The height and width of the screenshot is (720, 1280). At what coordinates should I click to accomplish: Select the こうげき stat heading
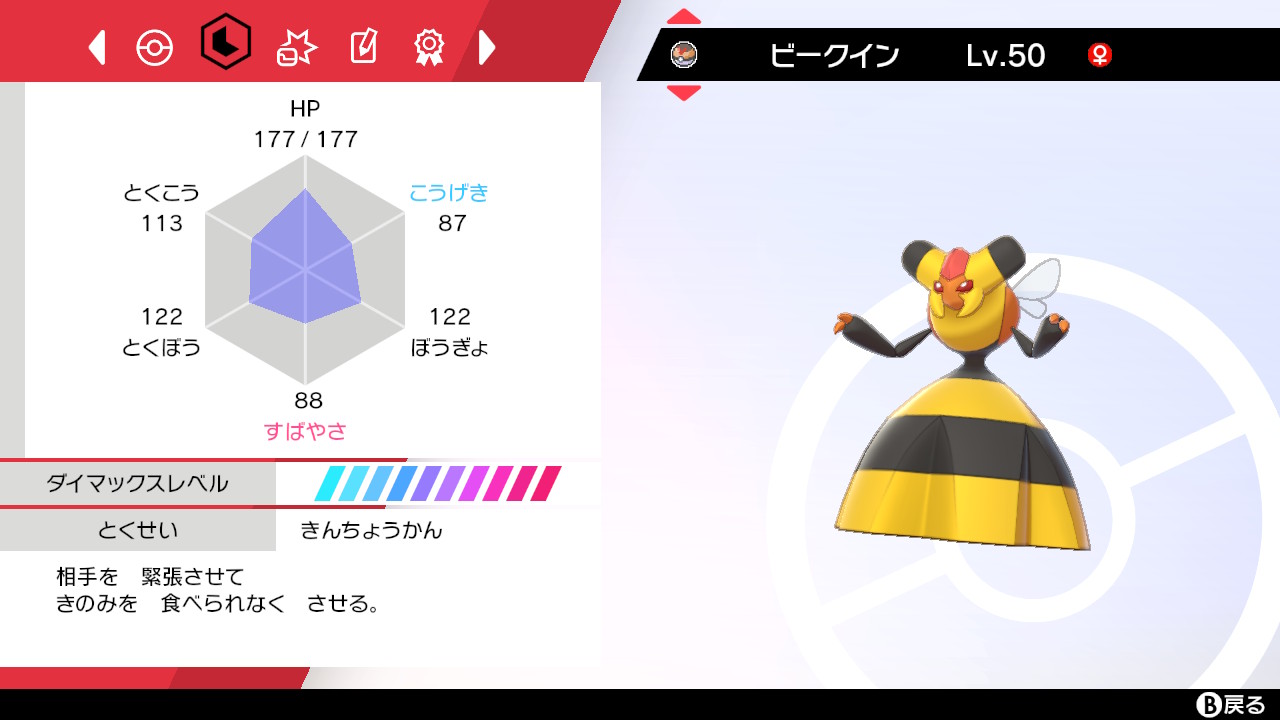[449, 192]
